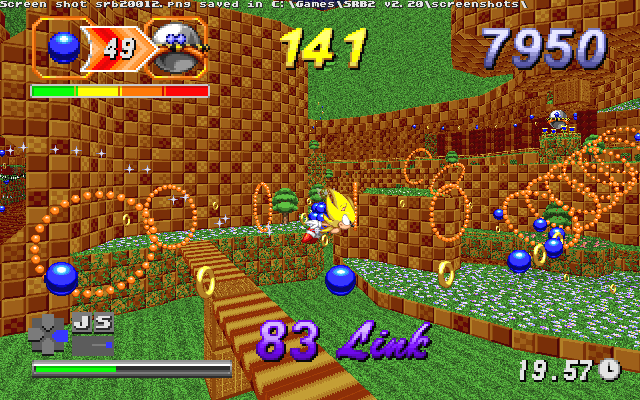Click the blue sphere counter icon
This screenshot has width=640, height=400.
coord(64,46)
